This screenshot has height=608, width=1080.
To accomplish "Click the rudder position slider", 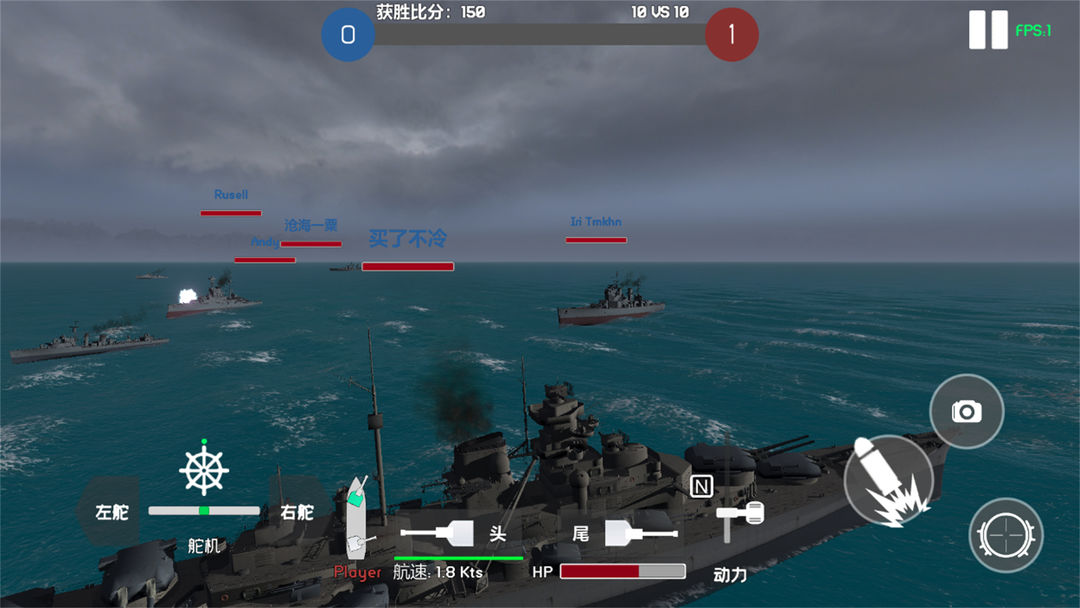I will (x=204, y=511).
